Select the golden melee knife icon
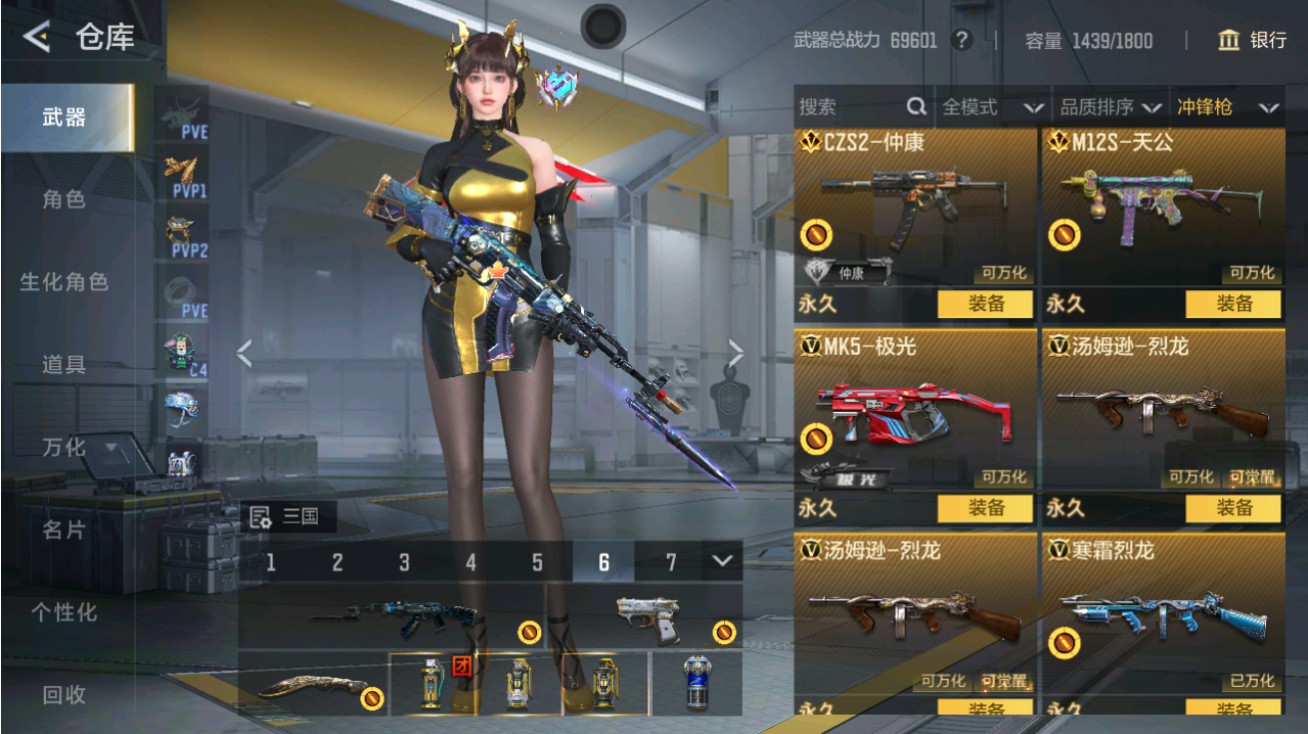1308x734 pixels. pos(310,688)
